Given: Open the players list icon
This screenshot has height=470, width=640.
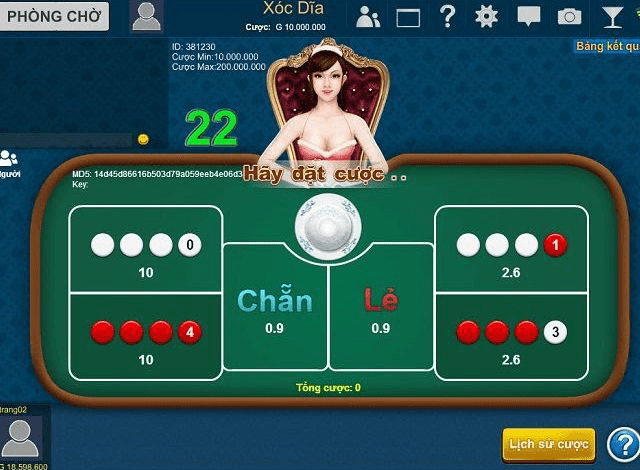Looking at the screenshot, I should tap(368, 16).
